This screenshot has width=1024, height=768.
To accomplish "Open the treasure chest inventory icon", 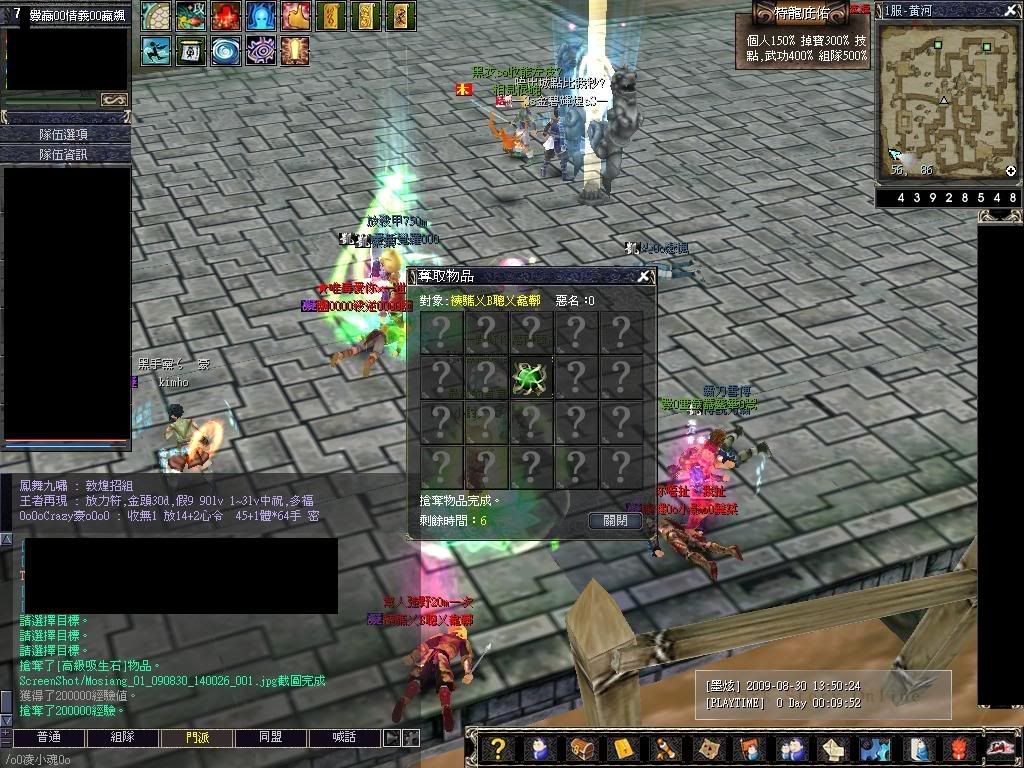I will [x=581, y=749].
